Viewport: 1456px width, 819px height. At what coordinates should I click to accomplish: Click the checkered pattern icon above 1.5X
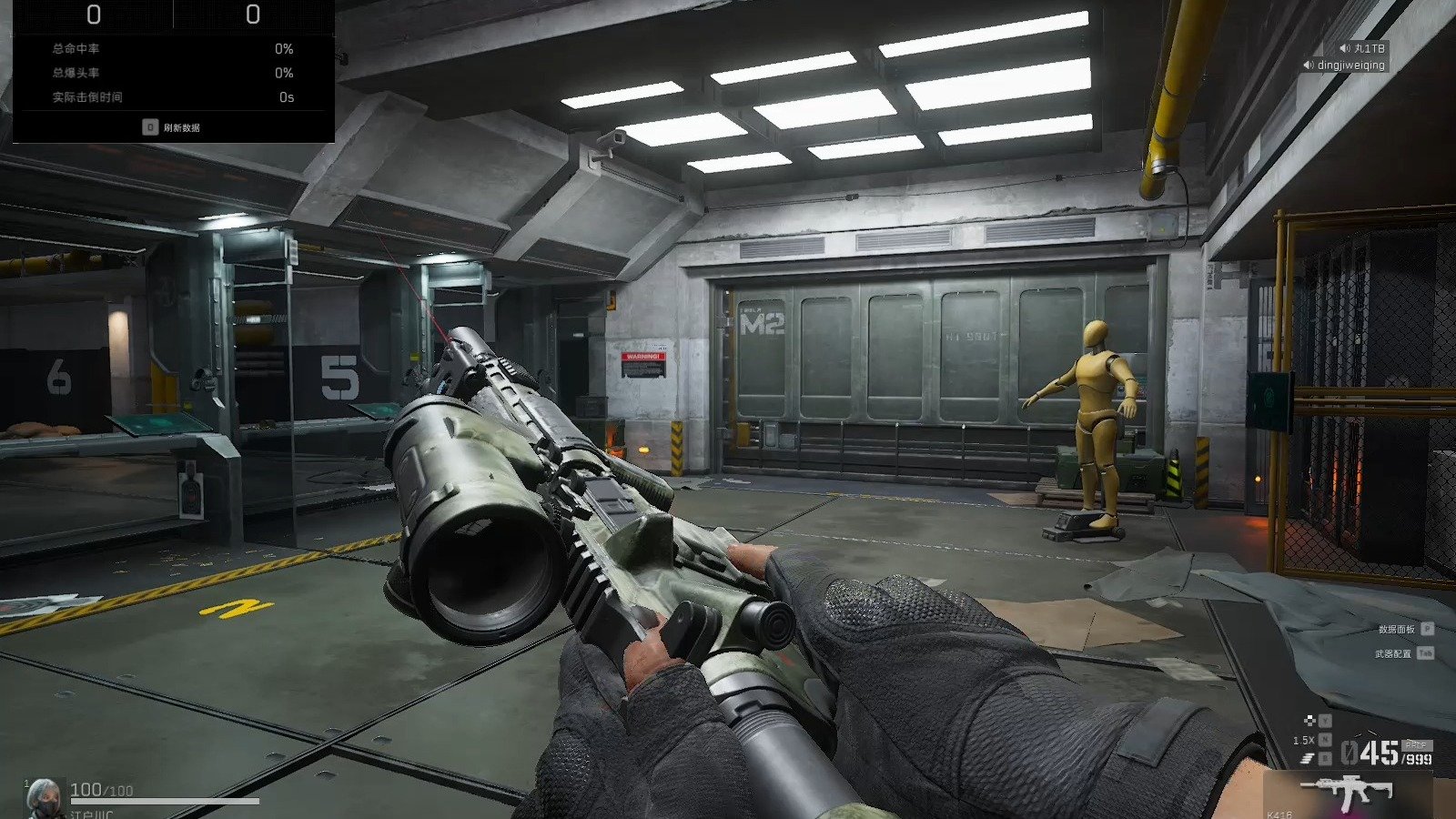(x=1309, y=721)
